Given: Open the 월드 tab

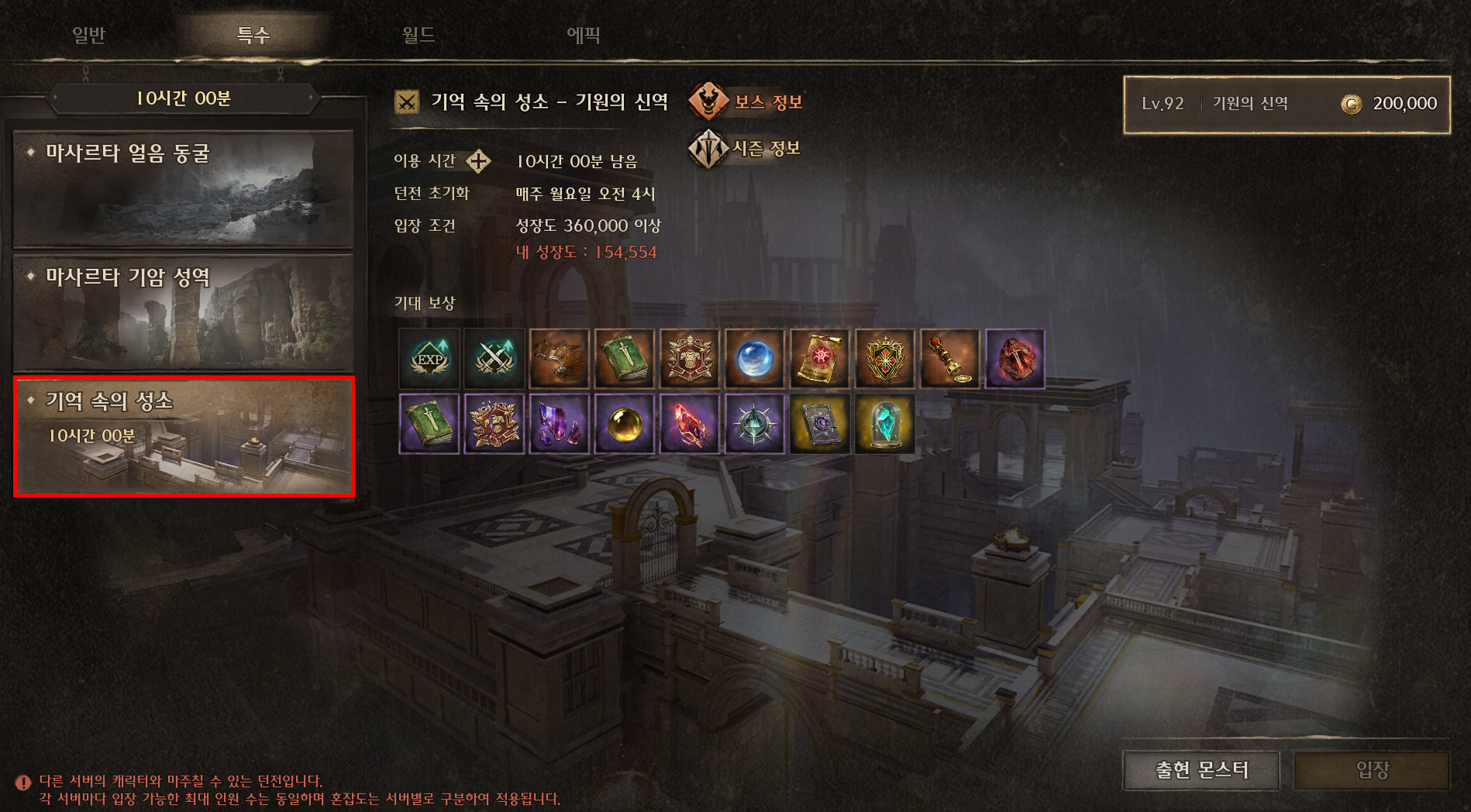Looking at the screenshot, I should pyautogui.click(x=419, y=35).
